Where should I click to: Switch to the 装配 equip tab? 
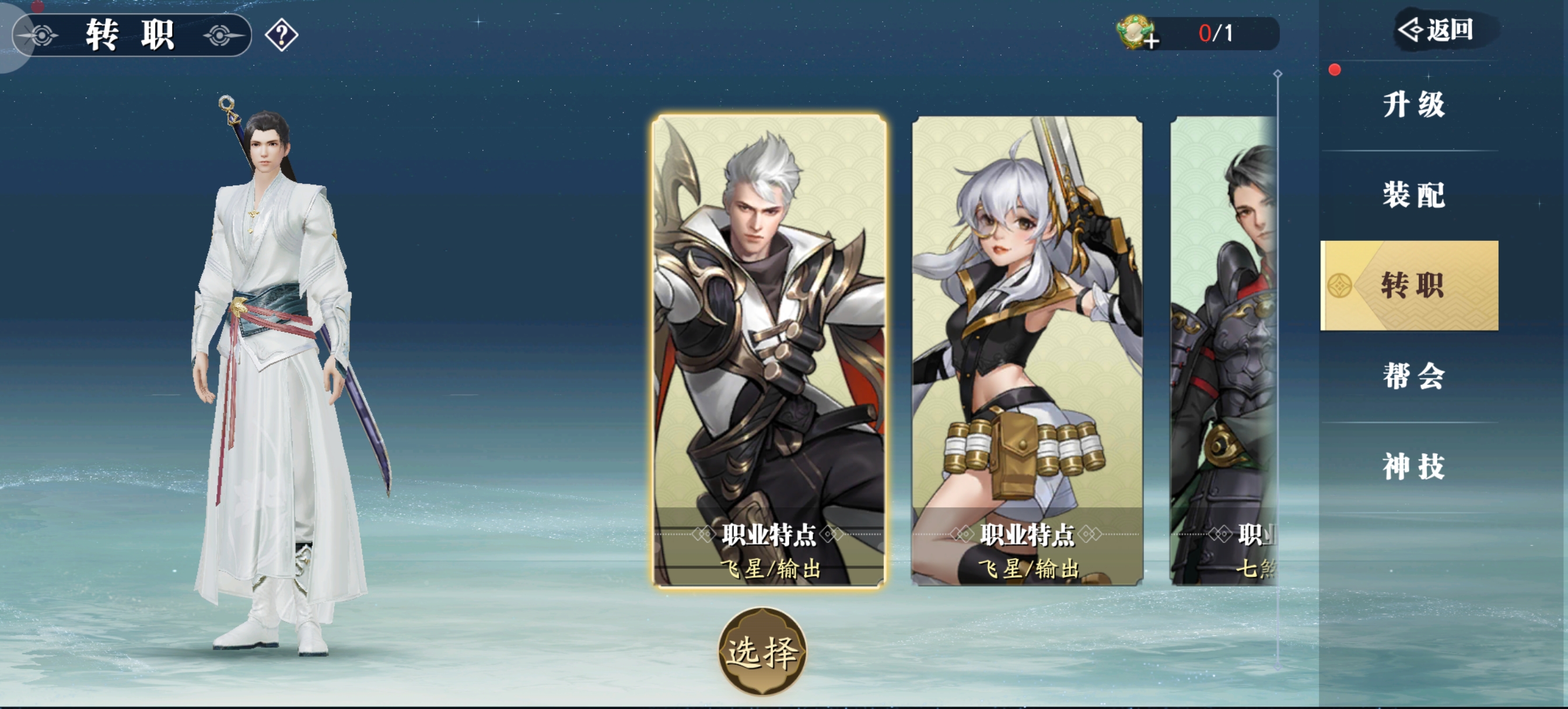pyautogui.click(x=1412, y=195)
